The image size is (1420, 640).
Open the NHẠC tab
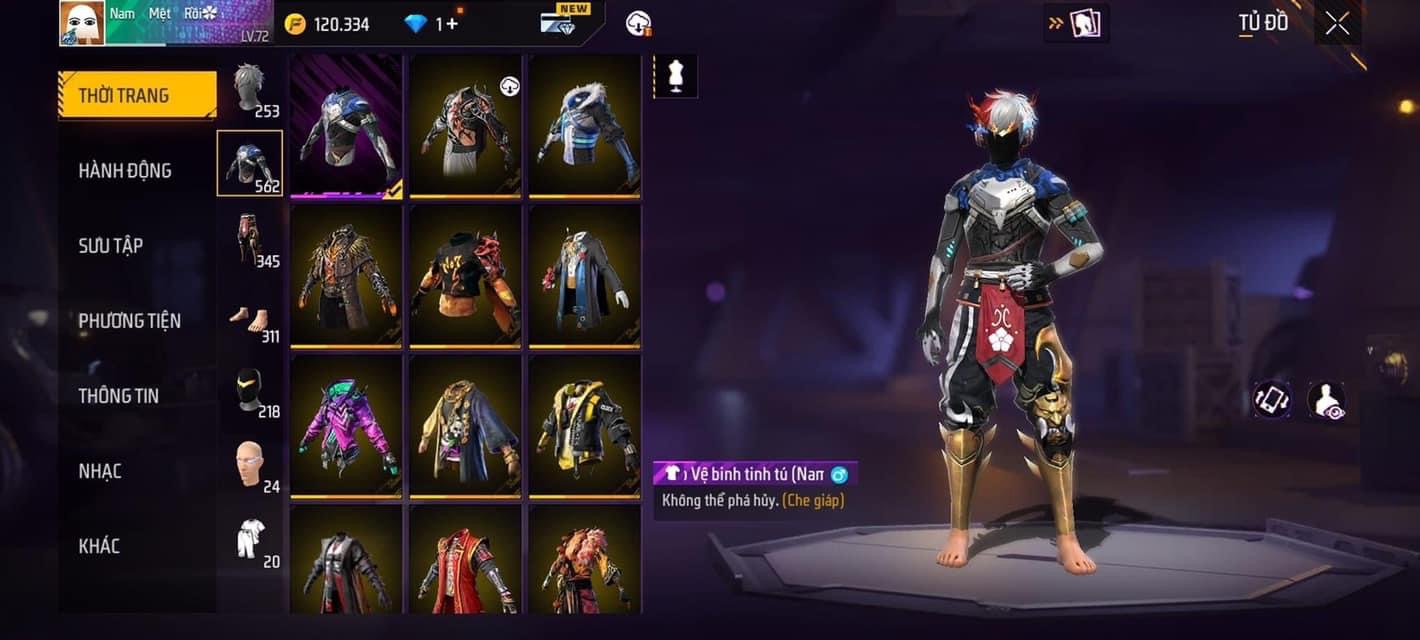click(100, 471)
